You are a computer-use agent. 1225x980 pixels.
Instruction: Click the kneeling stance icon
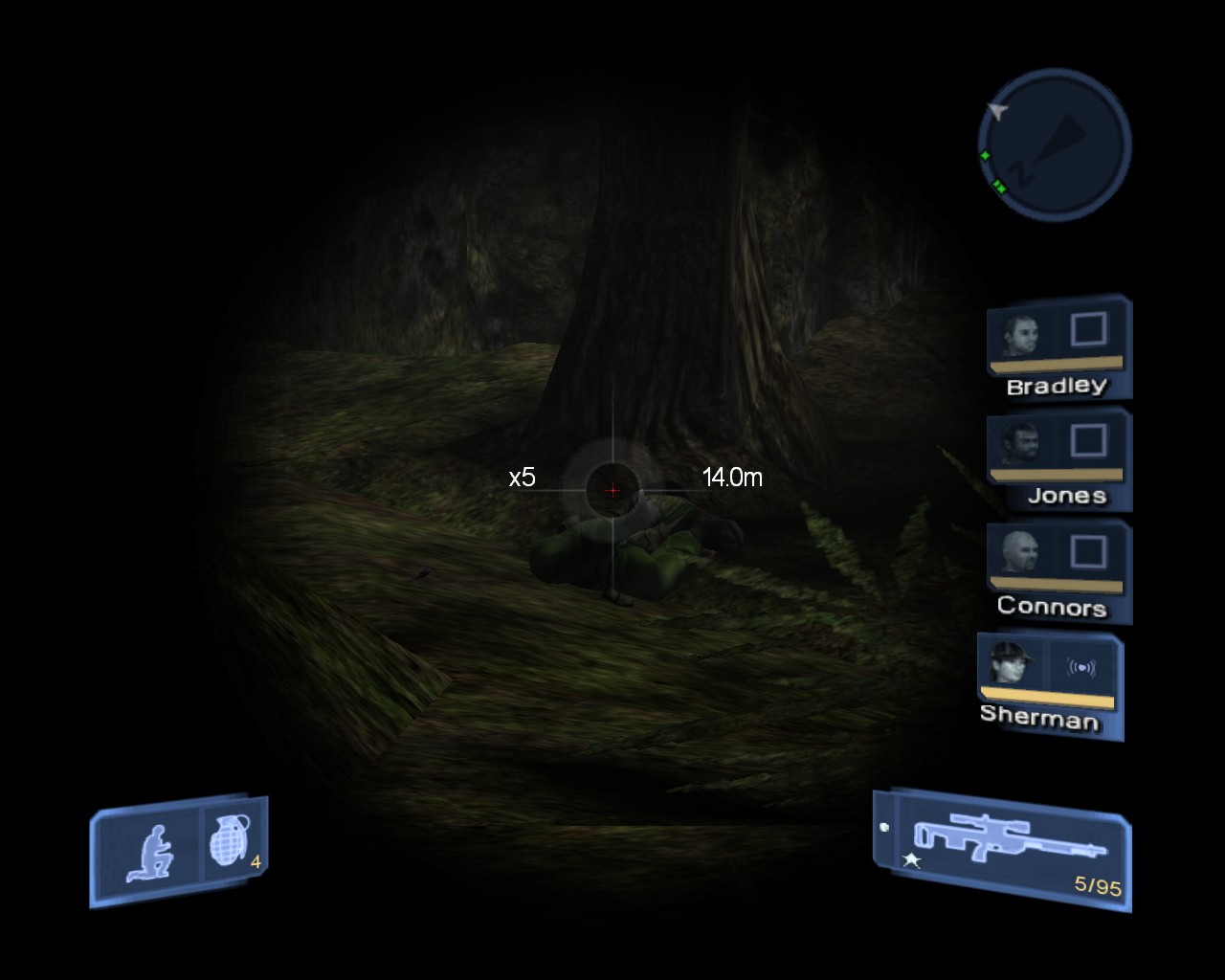[150, 852]
